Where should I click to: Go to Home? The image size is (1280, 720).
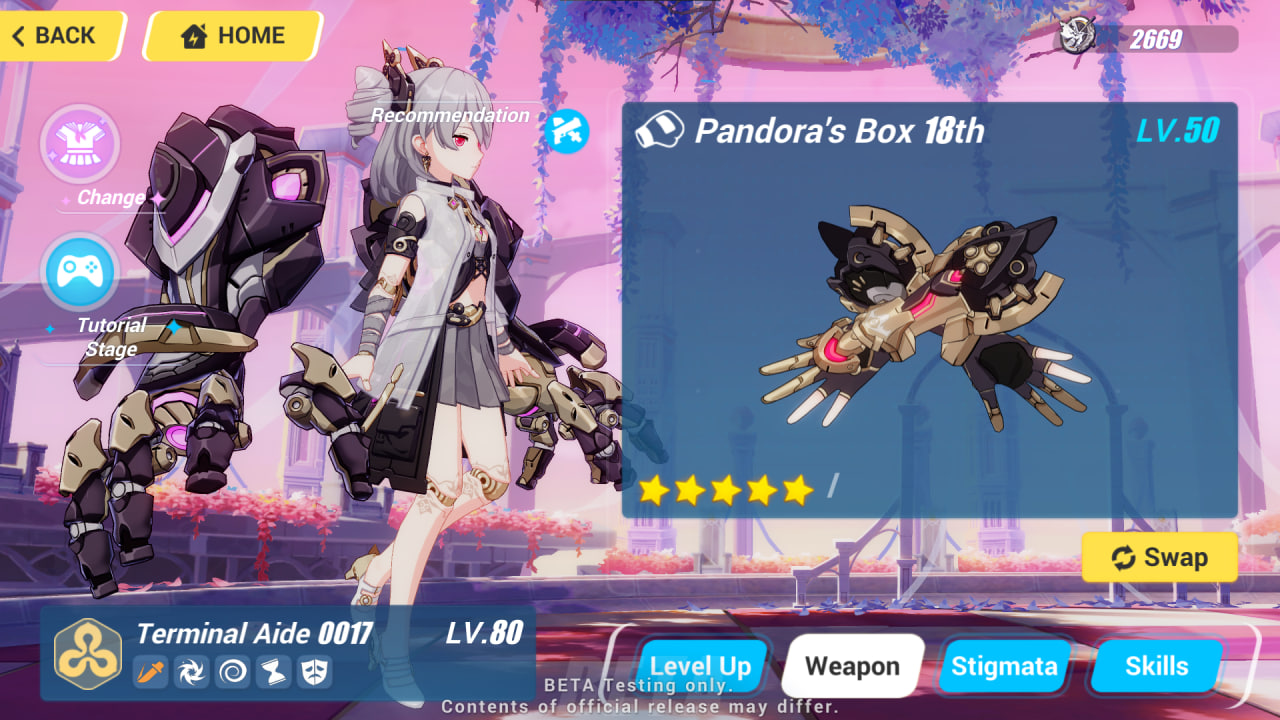[232, 36]
